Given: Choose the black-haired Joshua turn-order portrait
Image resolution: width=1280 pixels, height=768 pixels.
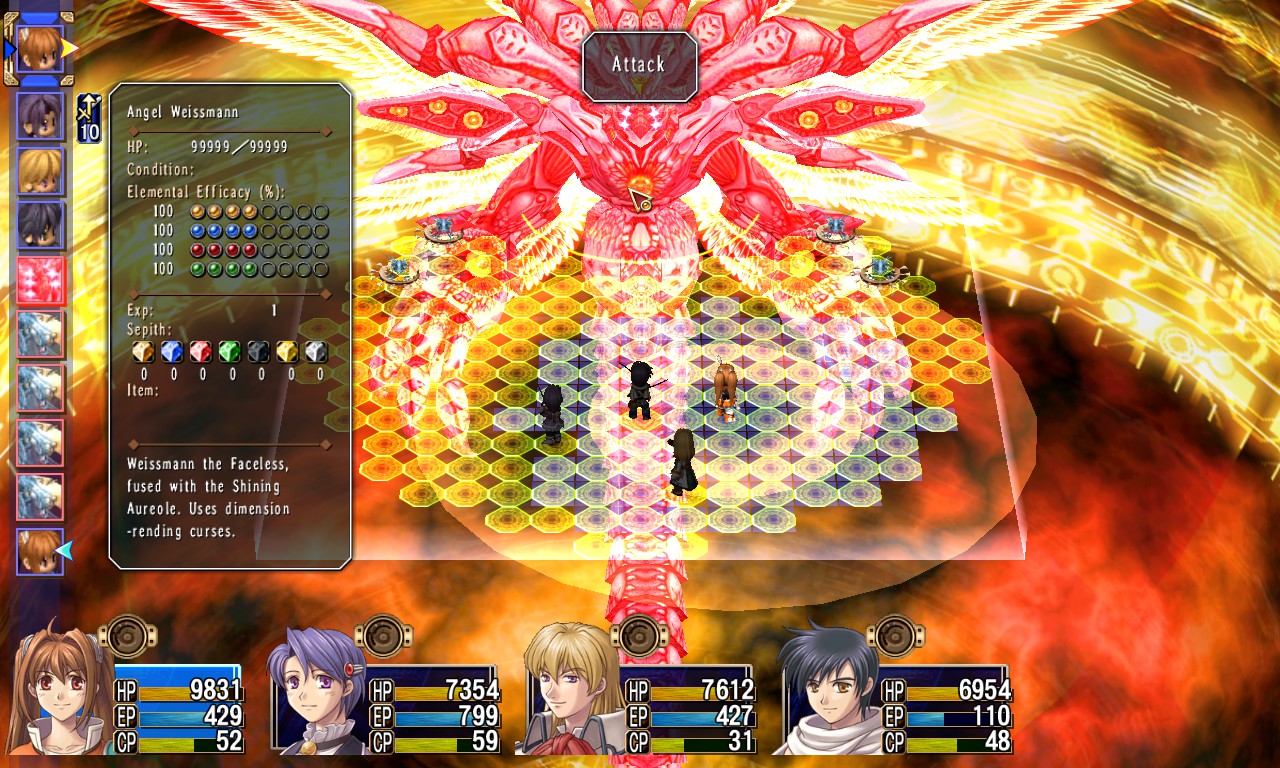Looking at the screenshot, I should 40,226.
